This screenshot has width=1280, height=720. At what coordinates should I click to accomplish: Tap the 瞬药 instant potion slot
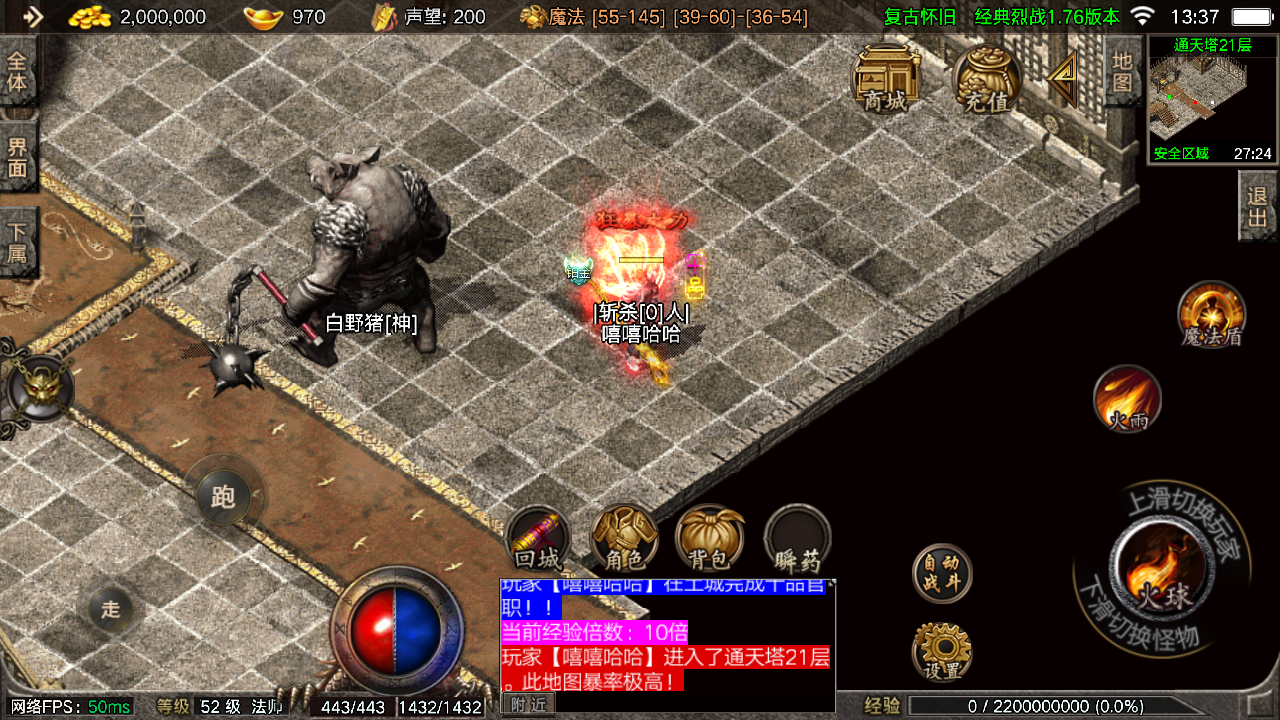point(797,538)
